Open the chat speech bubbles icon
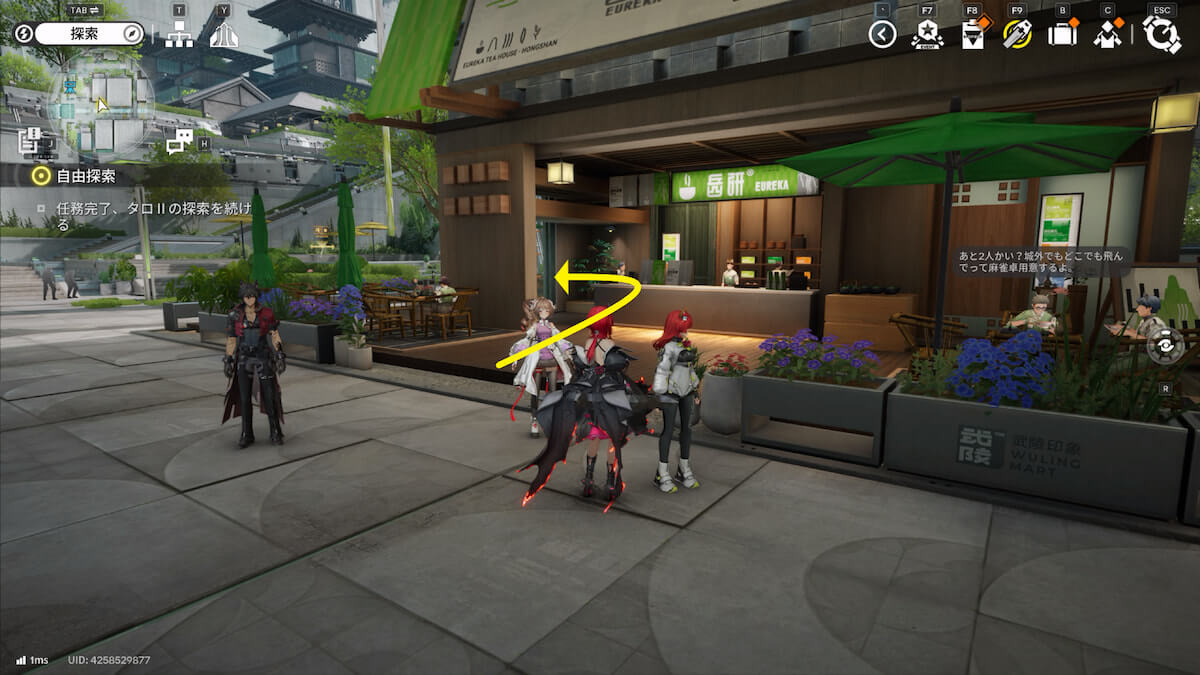The height and width of the screenshot is (675, 1200). tap(179, 141)
